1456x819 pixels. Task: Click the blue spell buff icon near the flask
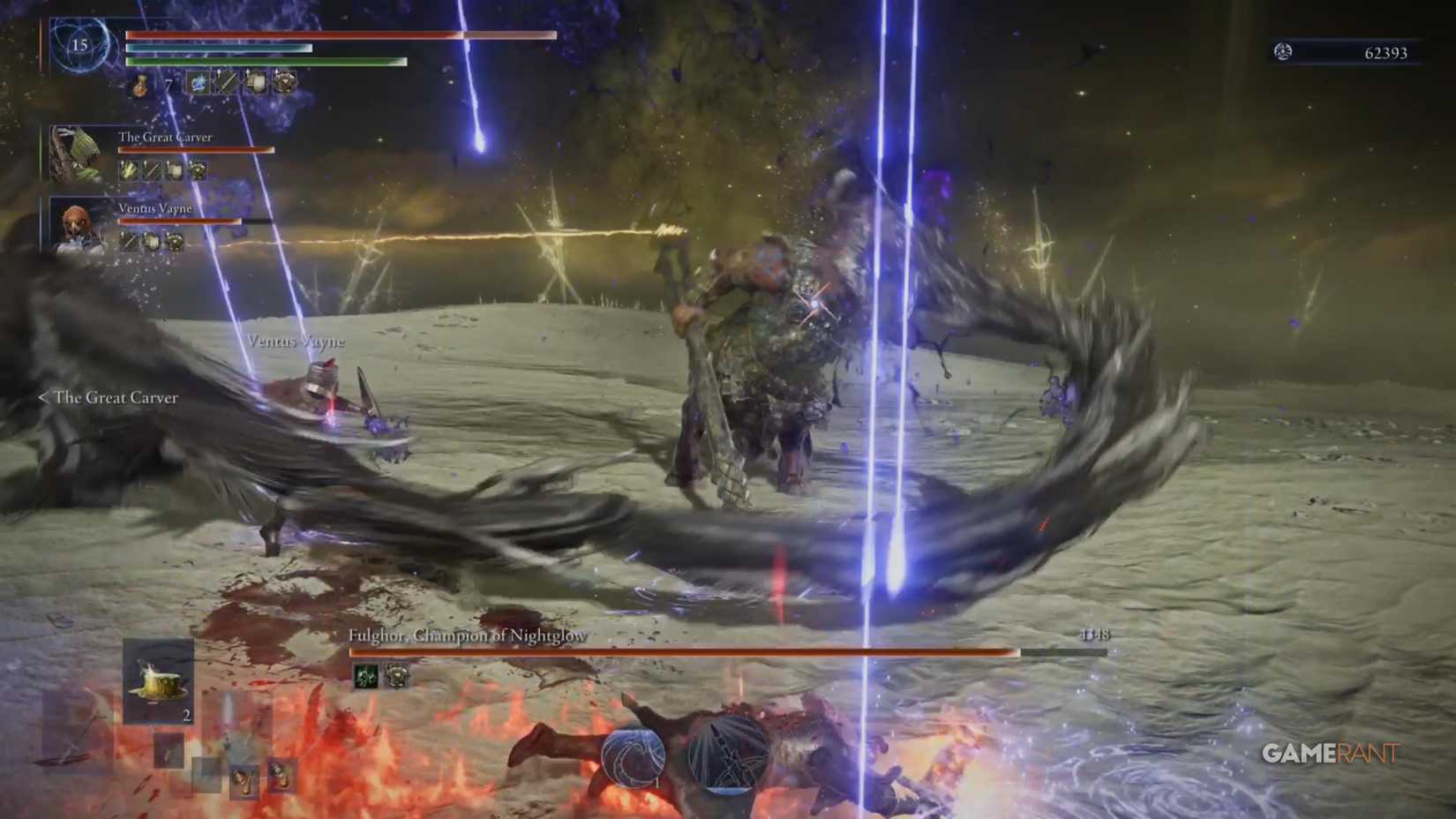click(199, 84)
